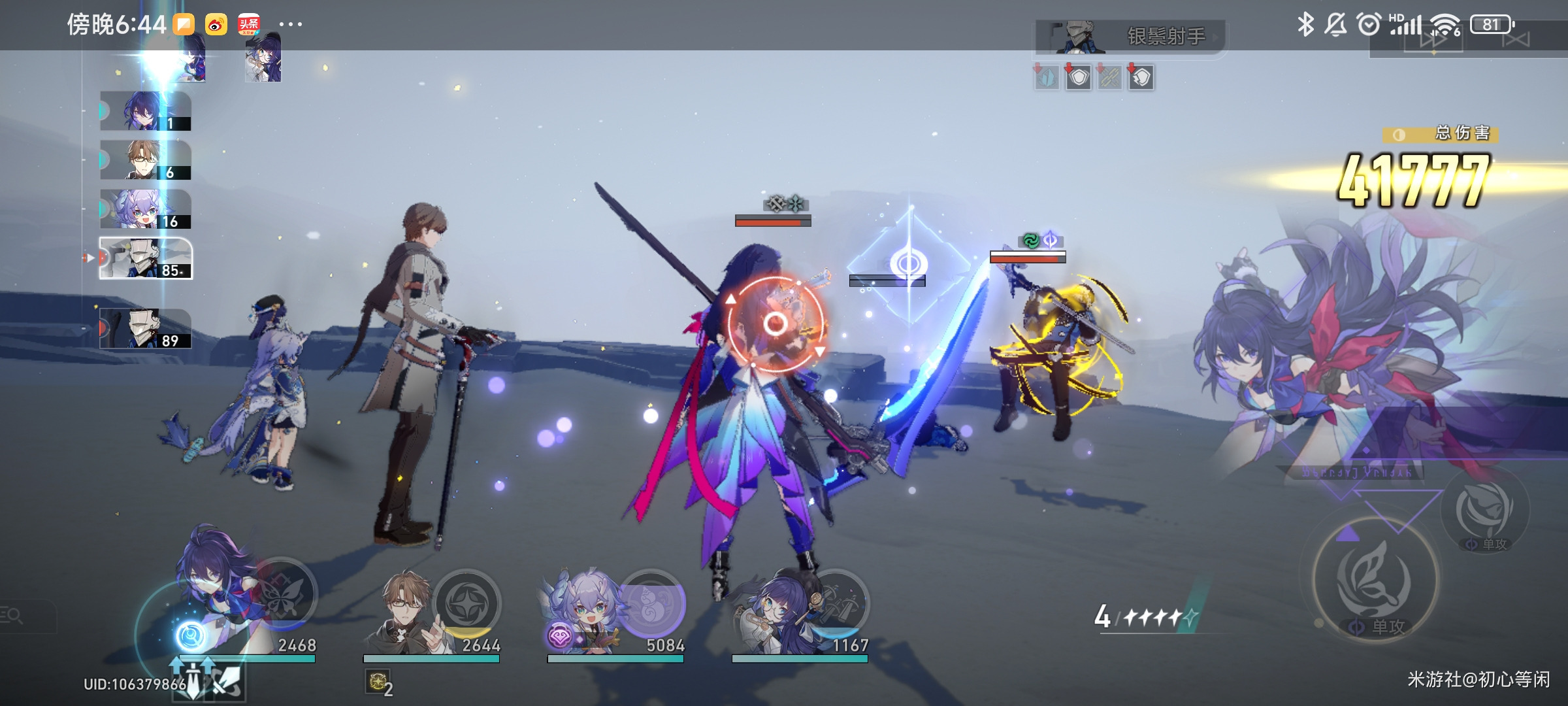Open the Weibo notification in status bar
The image size is (1568, 706).
tap(216, 25)
